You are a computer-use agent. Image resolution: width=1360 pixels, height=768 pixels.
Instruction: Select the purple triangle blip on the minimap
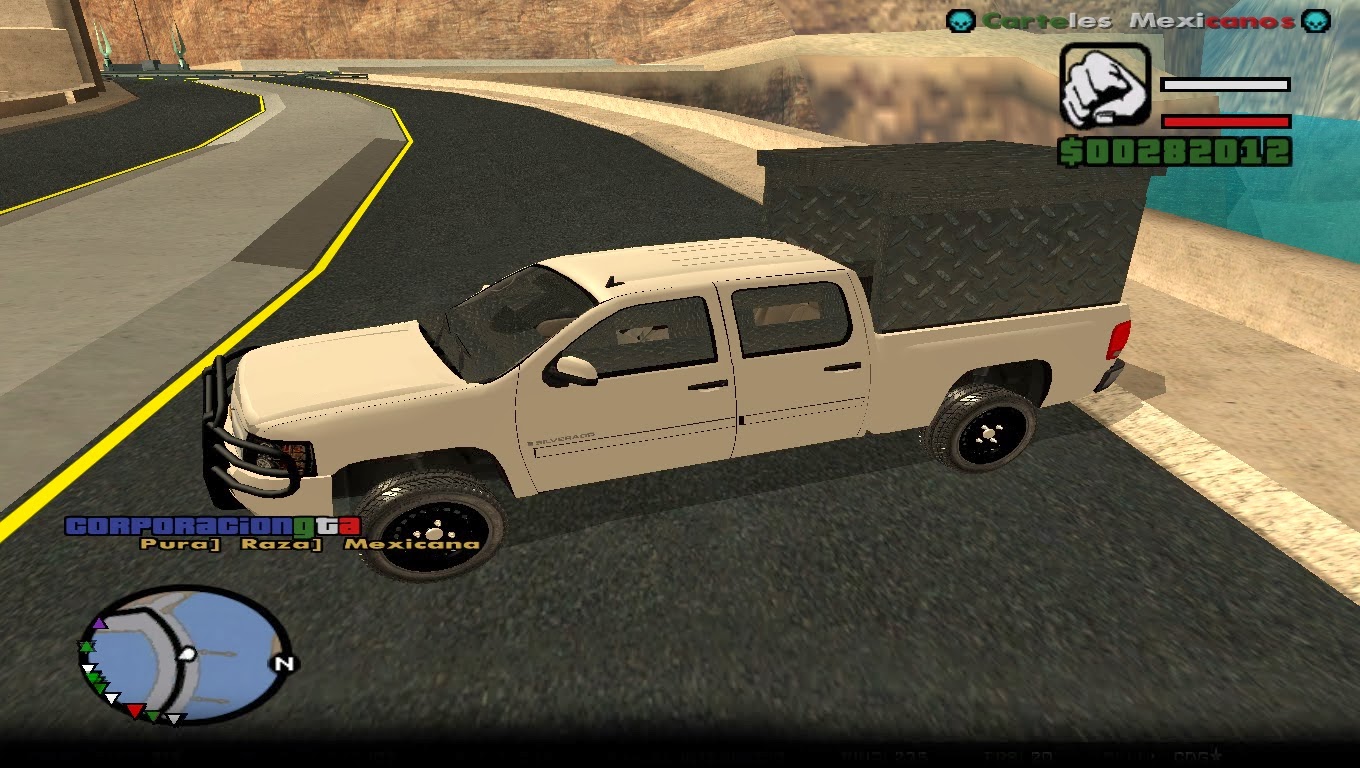(x=98, y=624)
